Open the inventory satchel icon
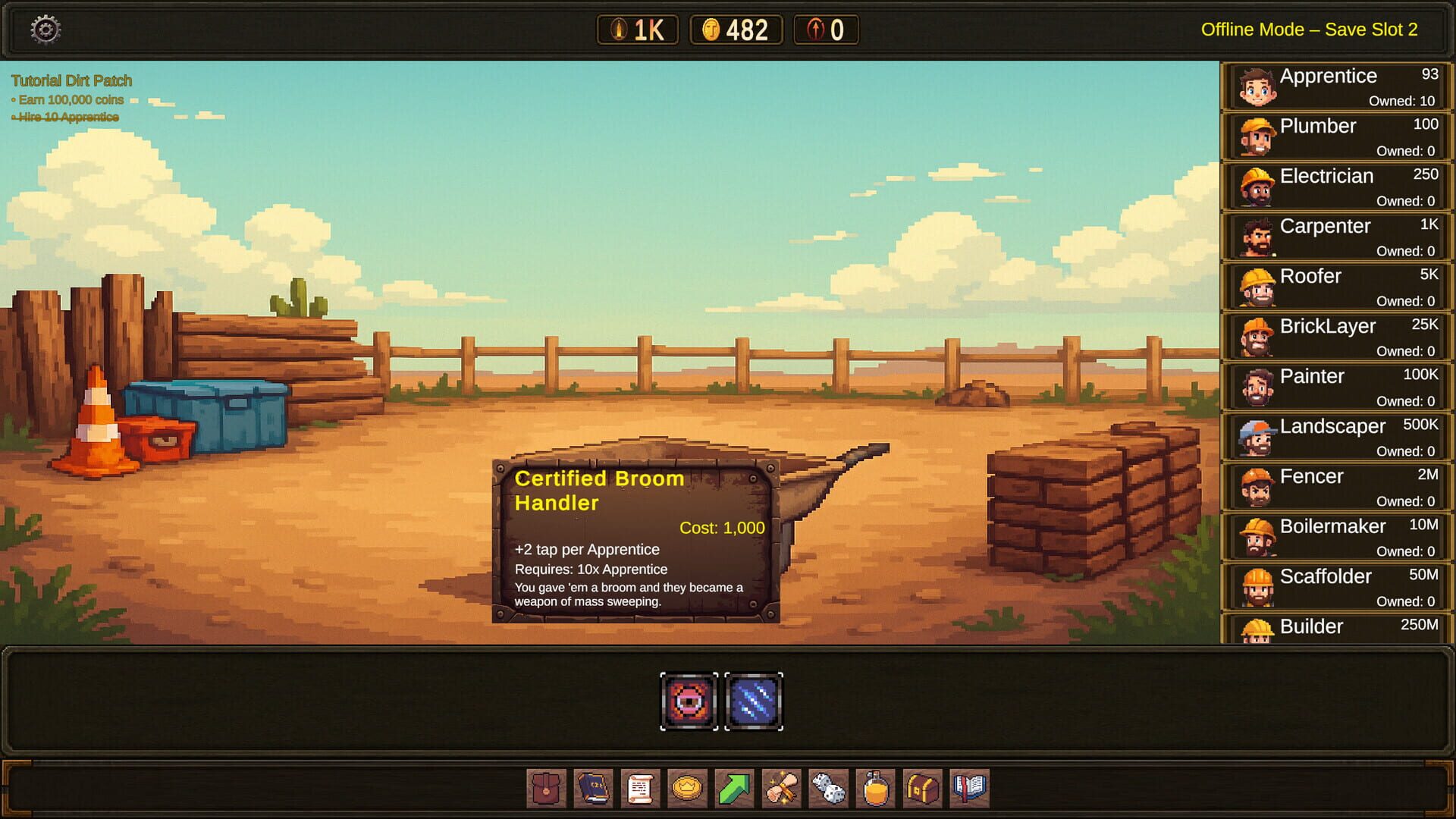 [x=546, y=789]
